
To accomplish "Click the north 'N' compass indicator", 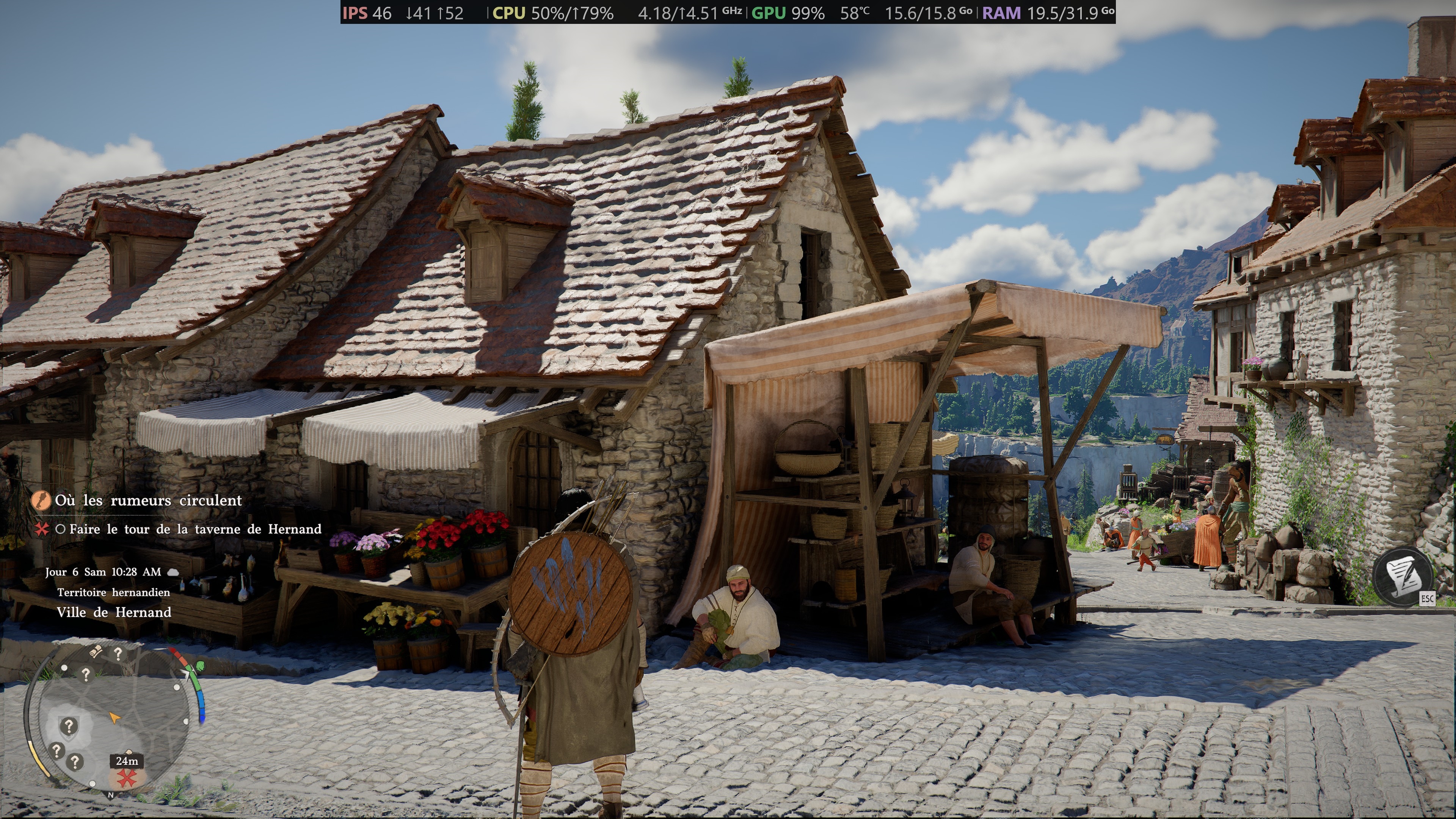I will [111, 795].
